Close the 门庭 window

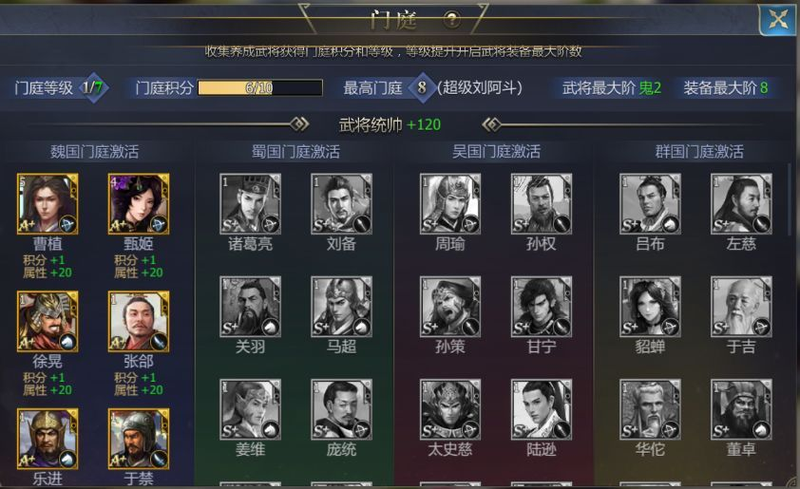coord(775,20)
